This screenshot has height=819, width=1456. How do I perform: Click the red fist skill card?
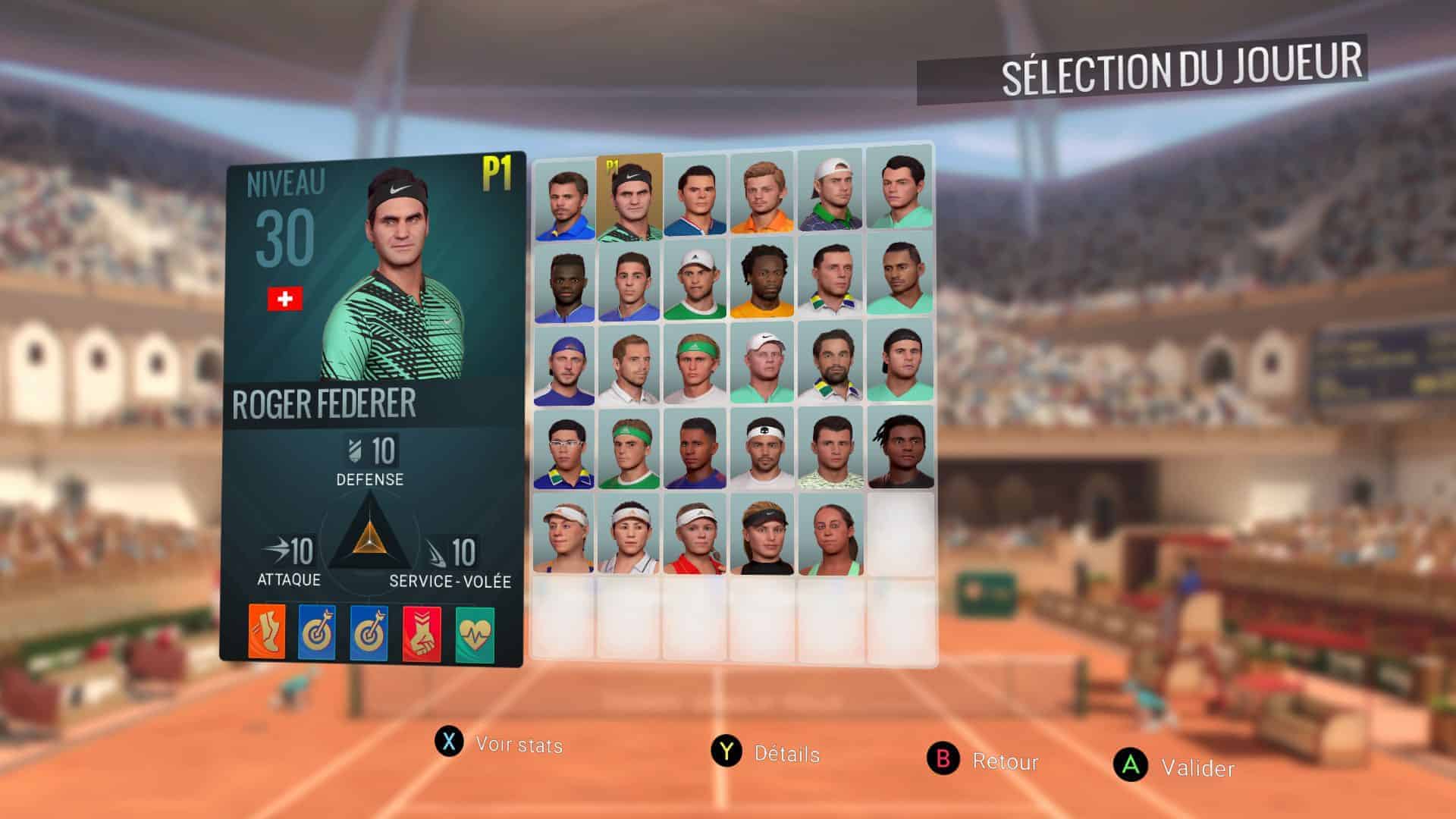pyautogui.click(x=422, y=634)
